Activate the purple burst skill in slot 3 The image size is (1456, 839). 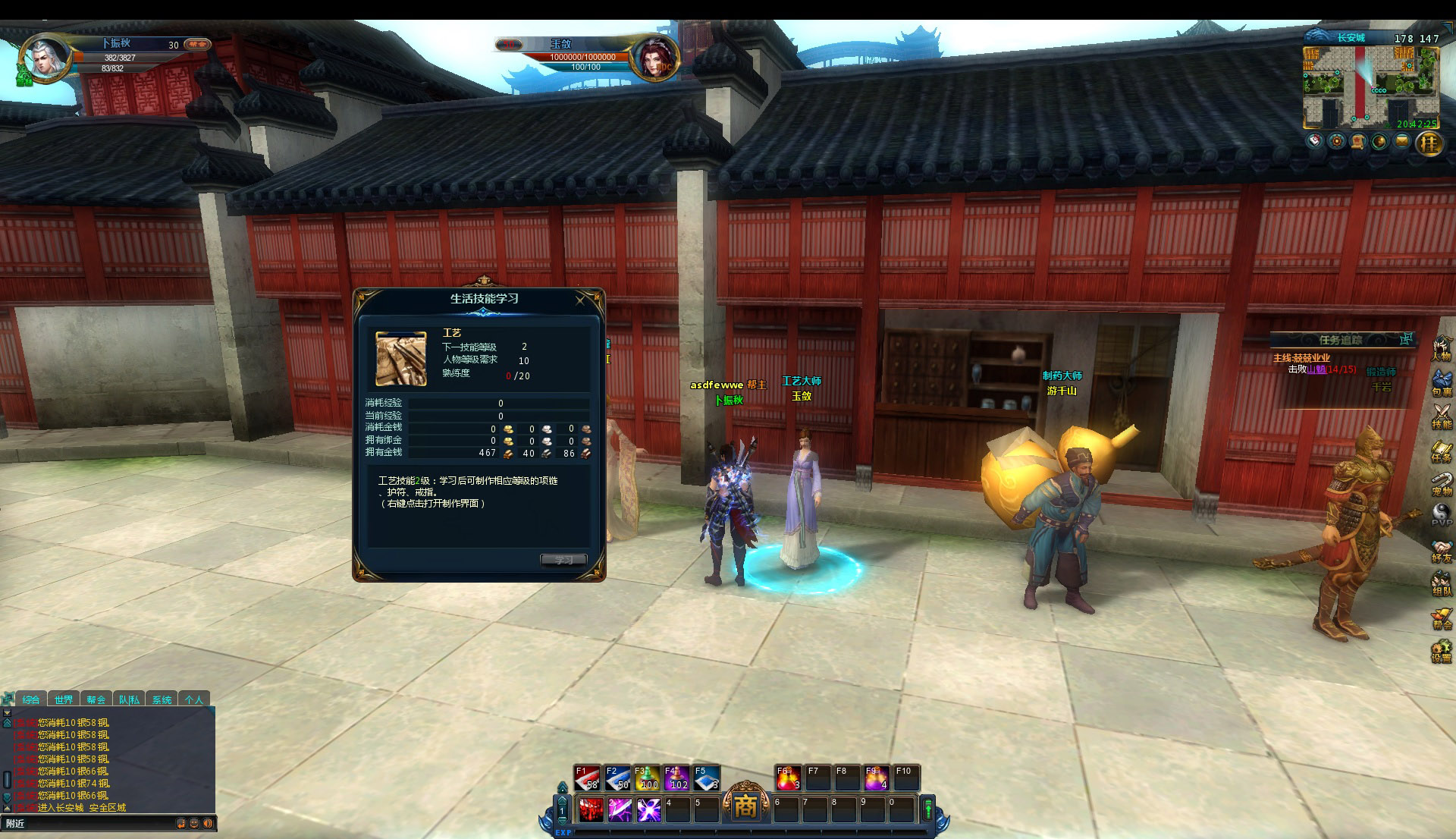(648, 810)
